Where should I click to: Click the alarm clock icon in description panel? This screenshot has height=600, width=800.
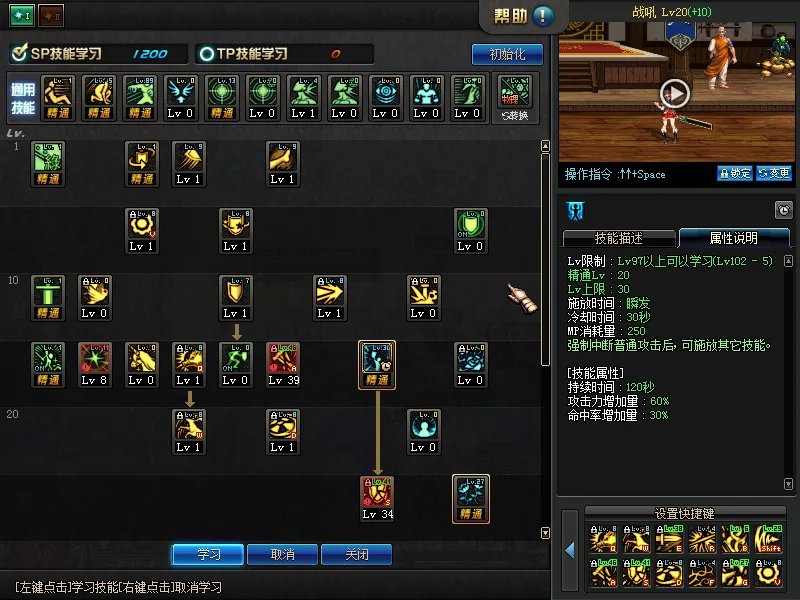coord(783,210)
